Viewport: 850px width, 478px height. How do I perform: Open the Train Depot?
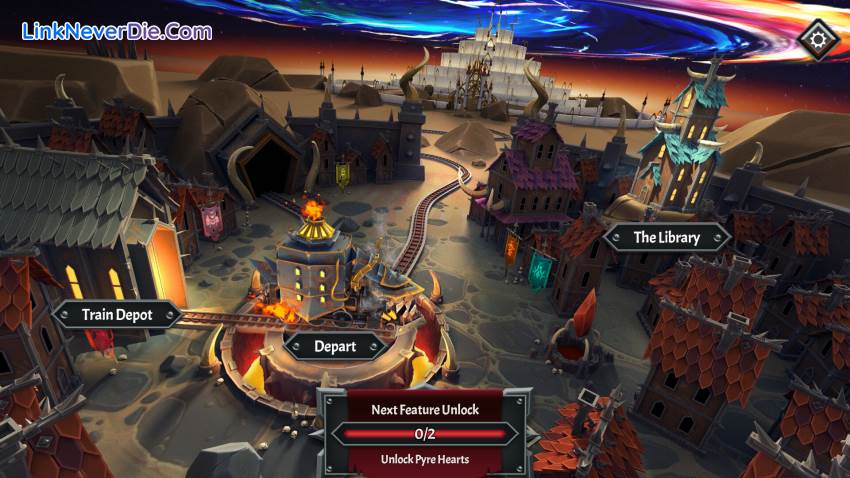point(117,315)
